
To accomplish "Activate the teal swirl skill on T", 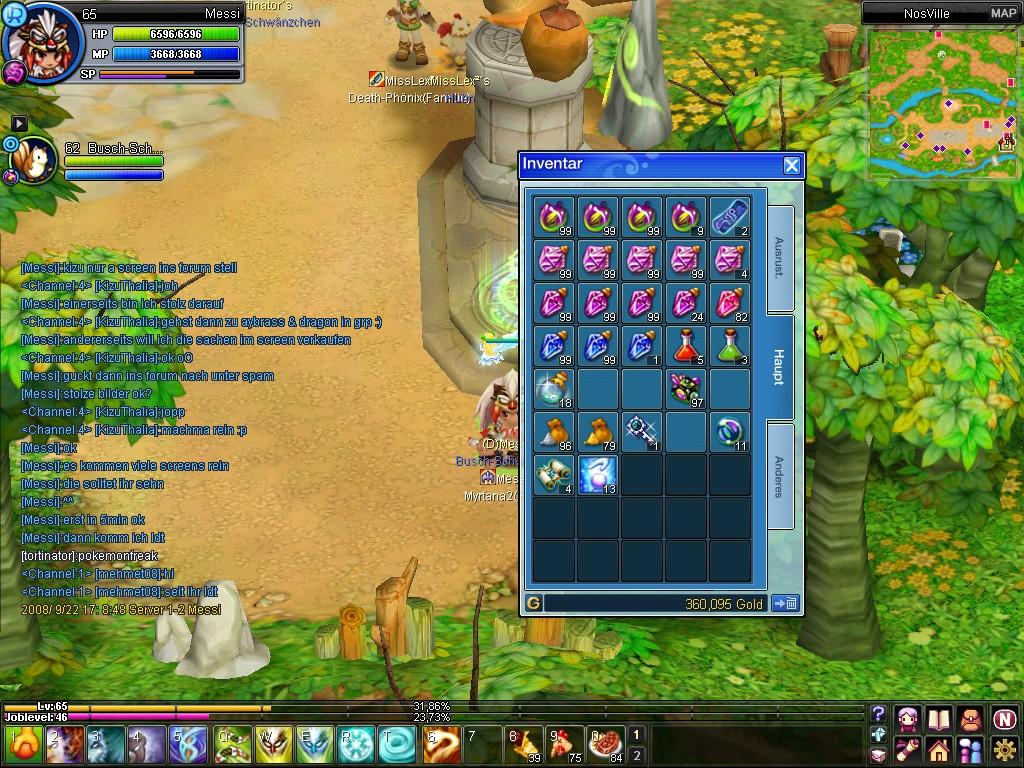I will pos(398,745).
